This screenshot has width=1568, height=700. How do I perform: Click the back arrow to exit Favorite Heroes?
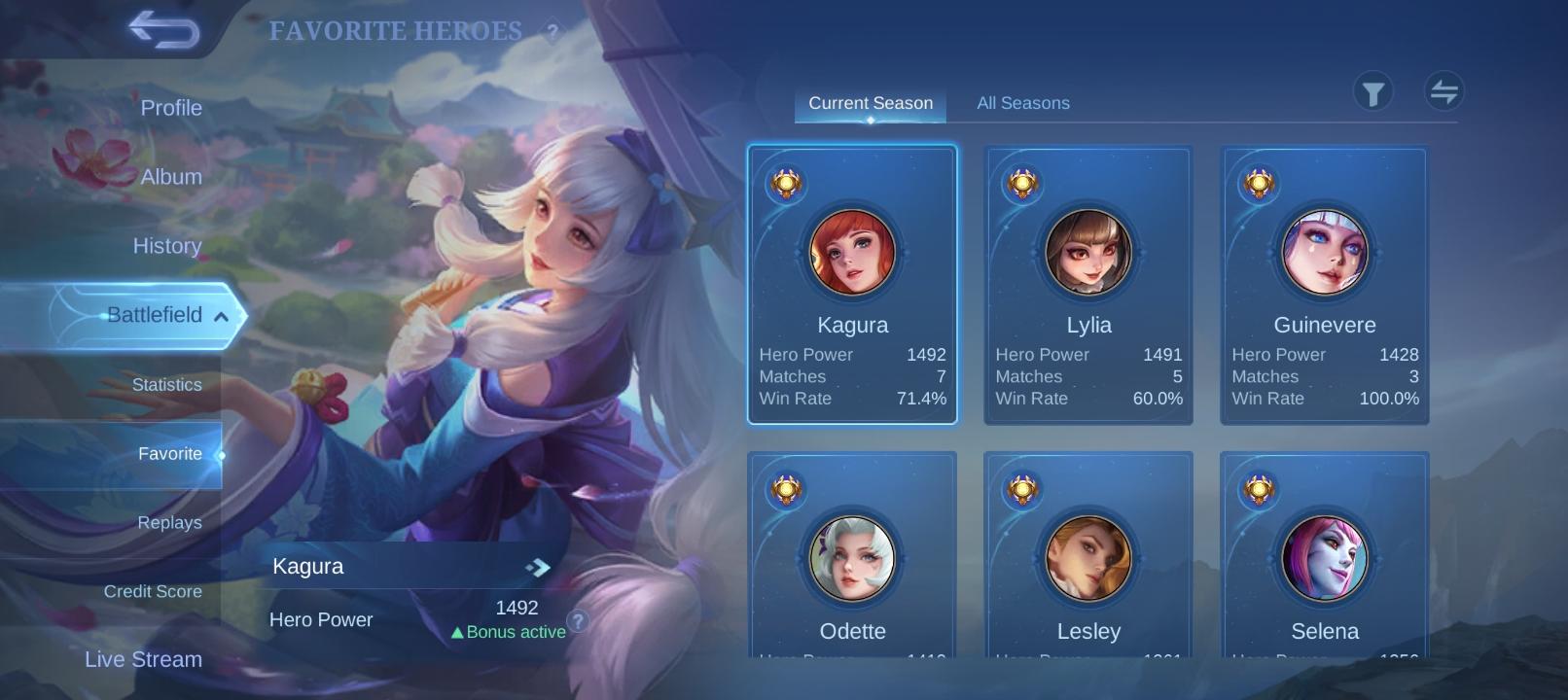click(164, 30)
